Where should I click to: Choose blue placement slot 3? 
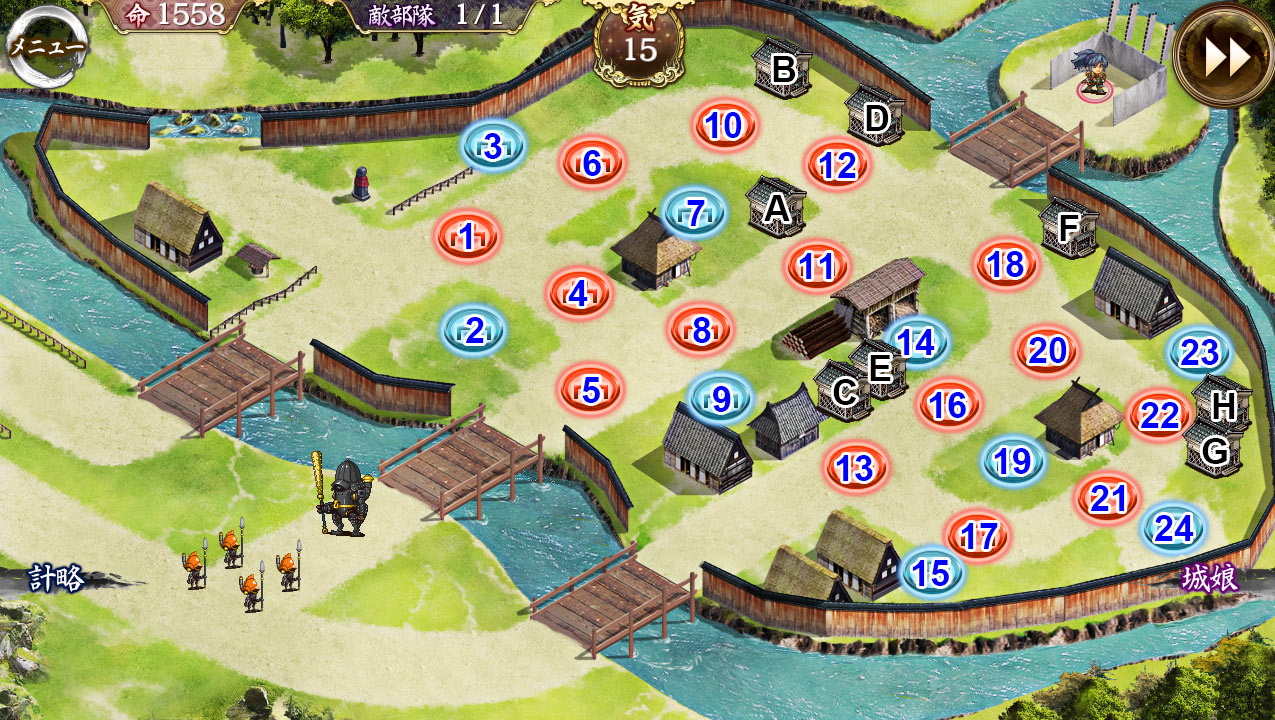point(493,147)
